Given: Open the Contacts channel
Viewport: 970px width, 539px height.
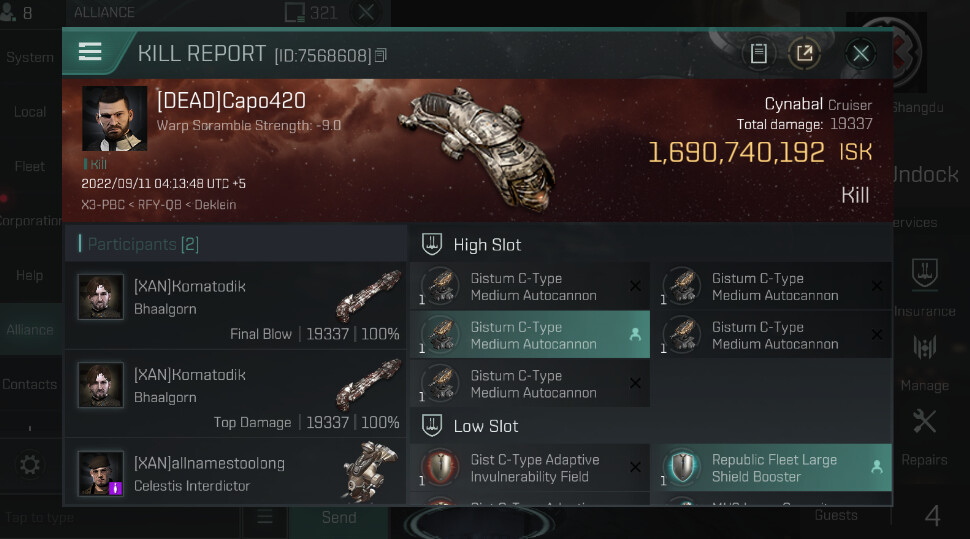Looking at the screenshot, I should pyautogui.click(x=30, y=384).
